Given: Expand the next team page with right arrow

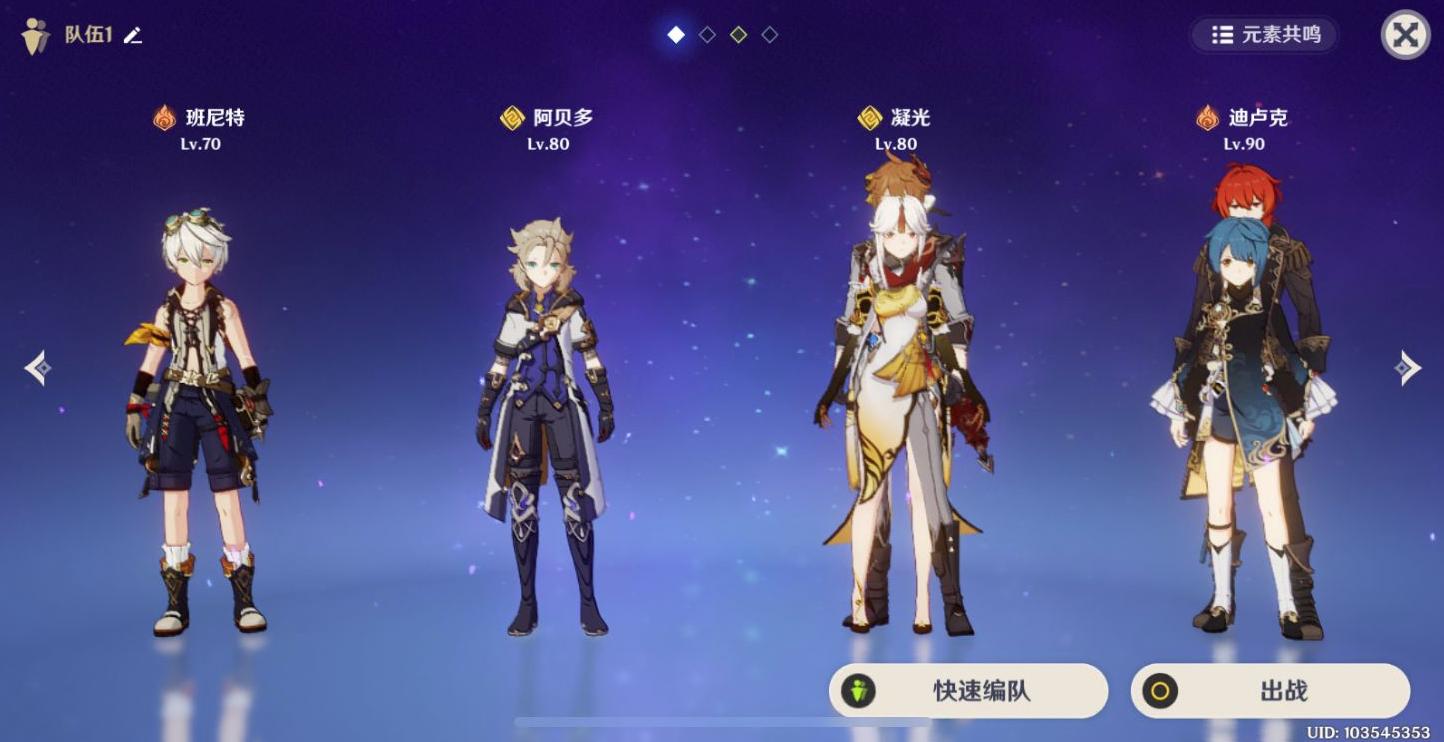Looking at the screenshot, I should tap(1409, 368).
